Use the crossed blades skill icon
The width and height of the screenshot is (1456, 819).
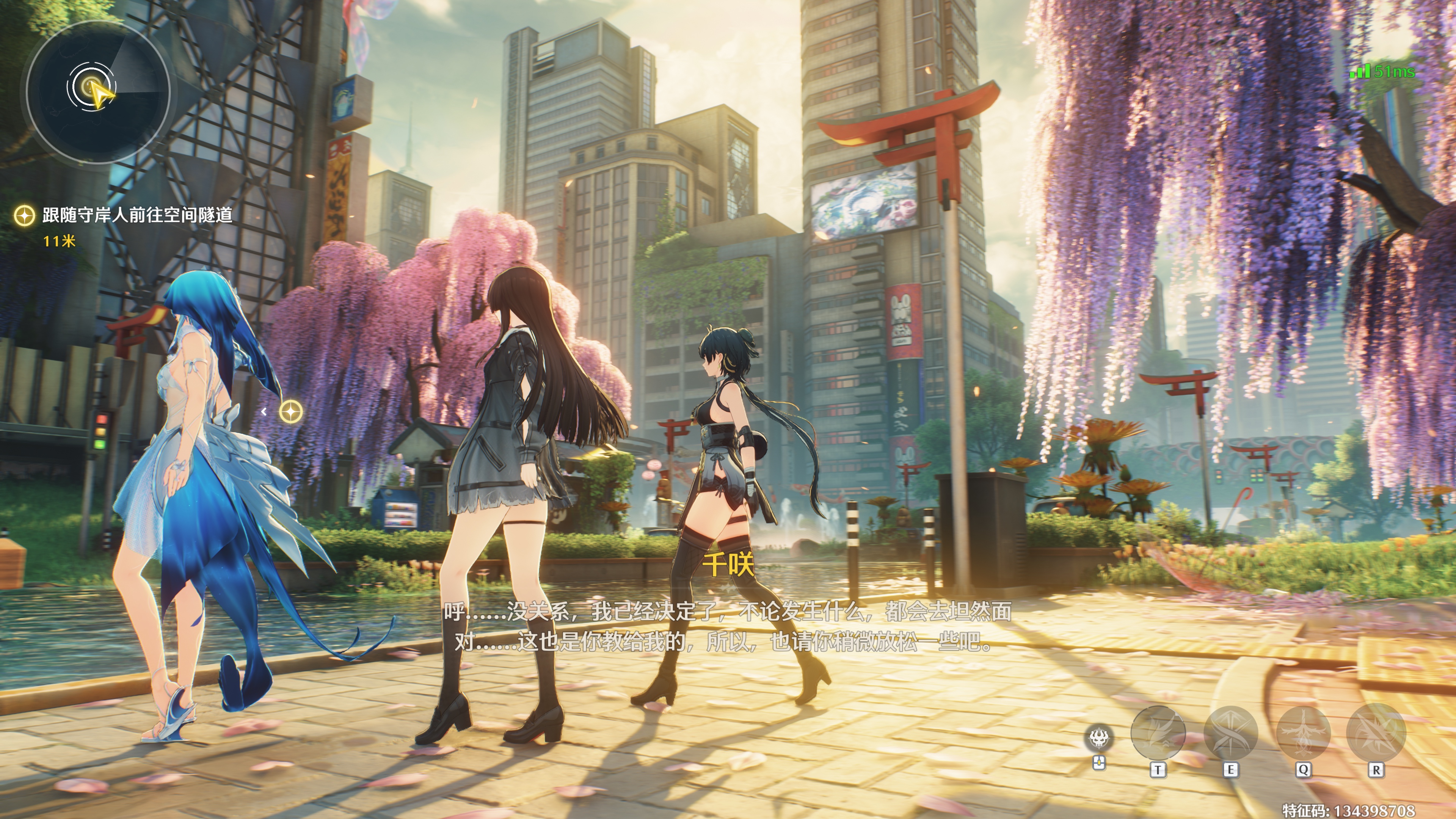(1230, 733)
